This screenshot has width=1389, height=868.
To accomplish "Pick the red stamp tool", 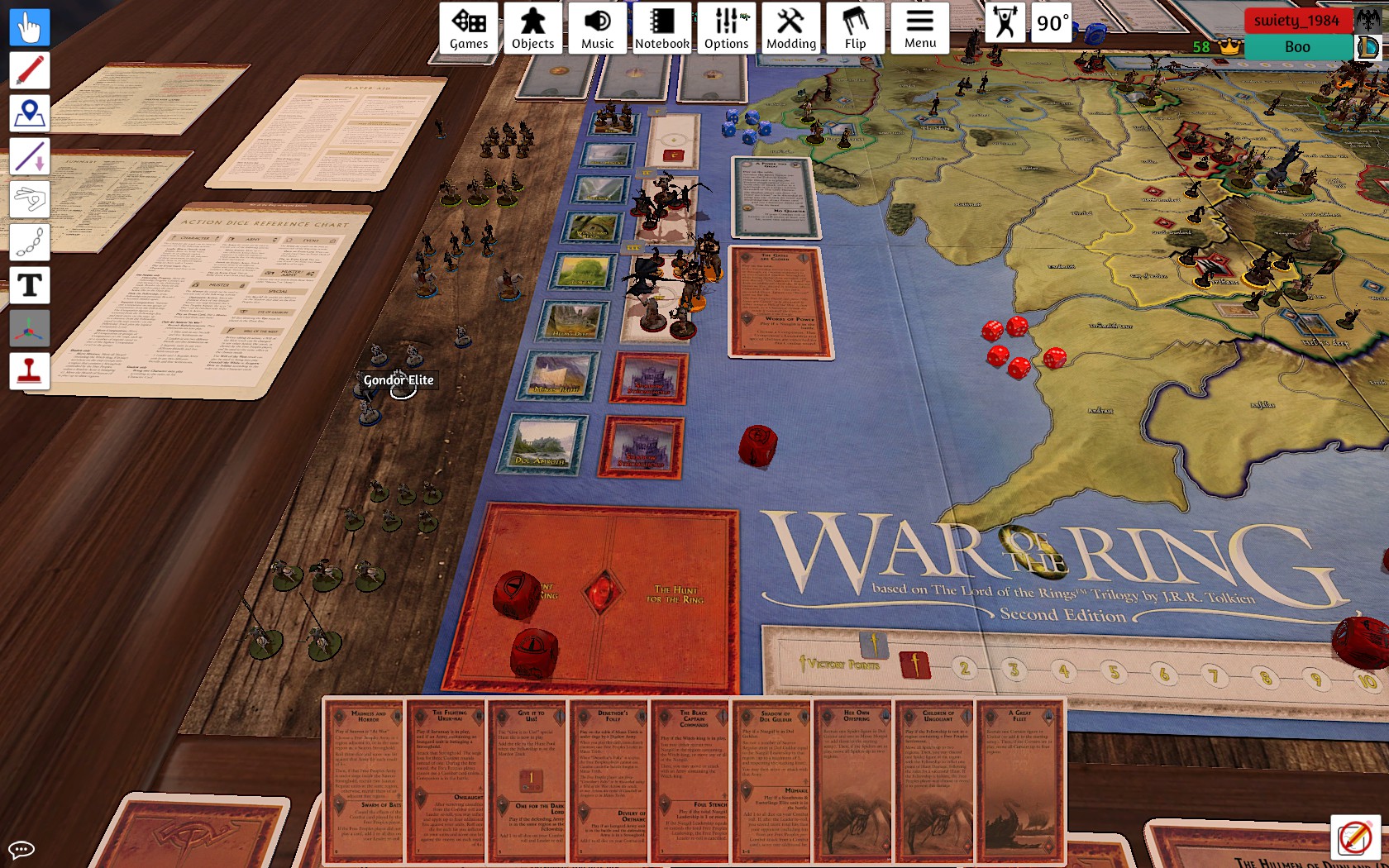I will 30,371.
